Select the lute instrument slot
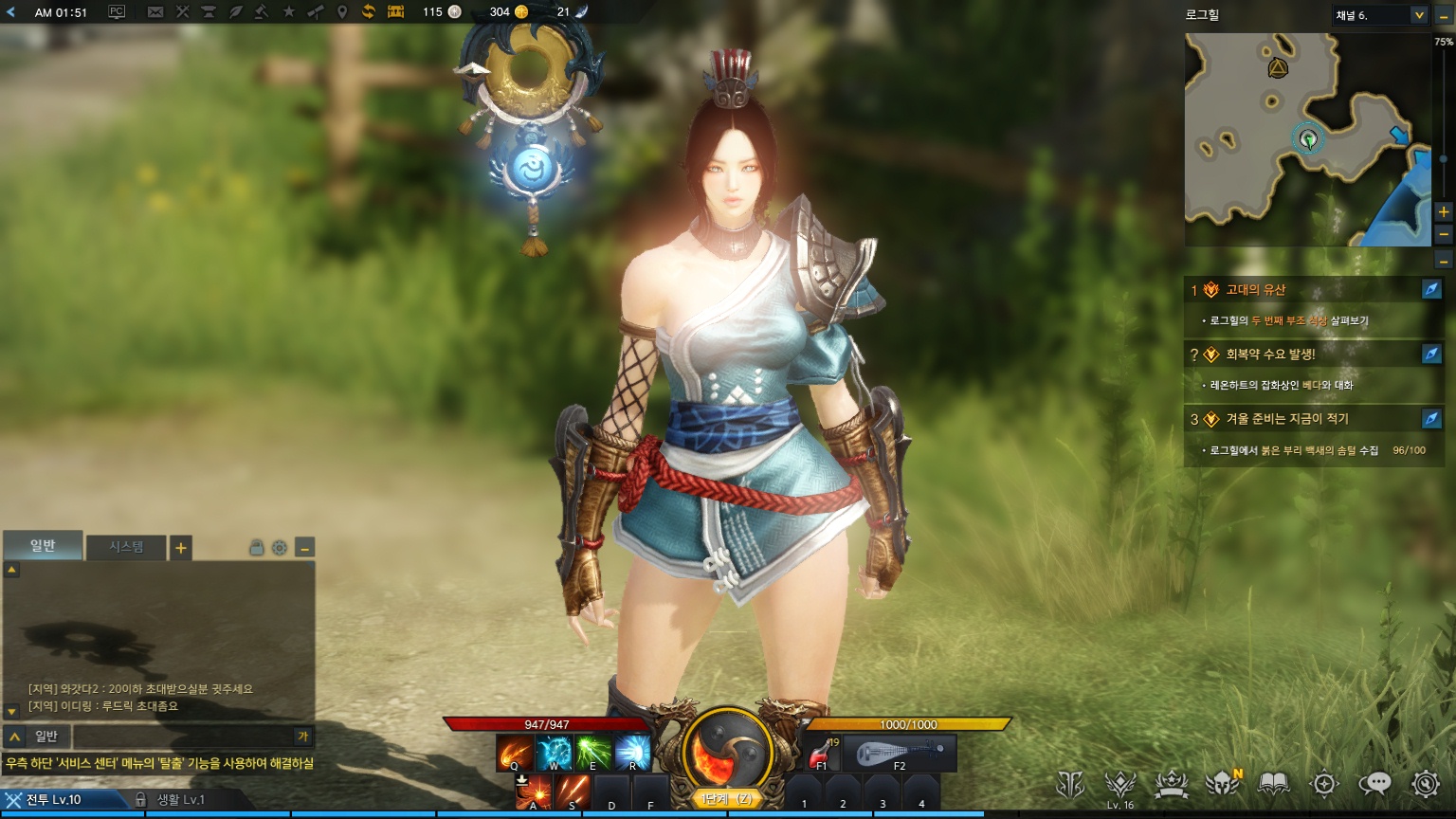1456x819 pixels. click(x=899, y=754)
